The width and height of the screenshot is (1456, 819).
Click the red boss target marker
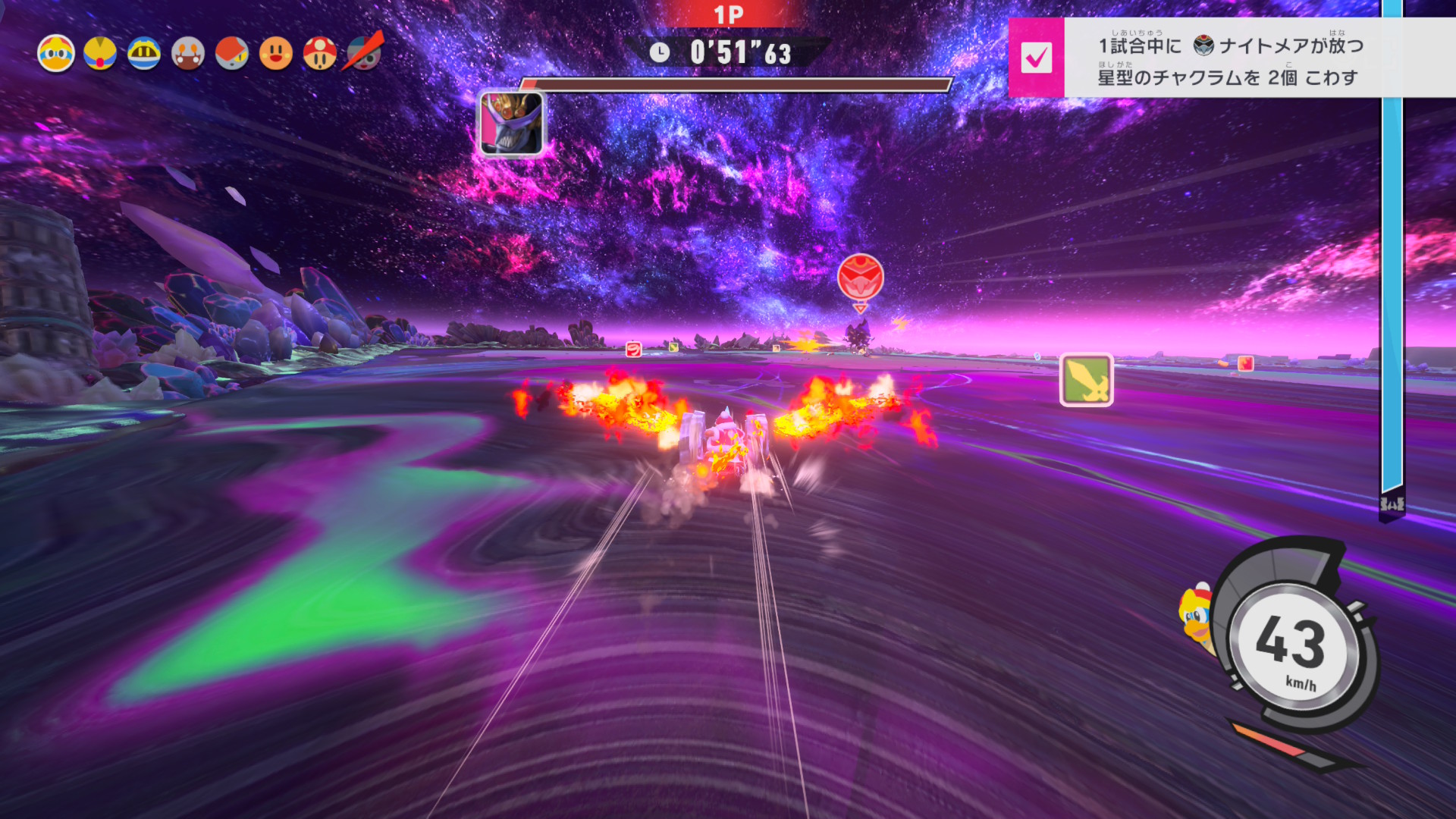coord(860,278)
